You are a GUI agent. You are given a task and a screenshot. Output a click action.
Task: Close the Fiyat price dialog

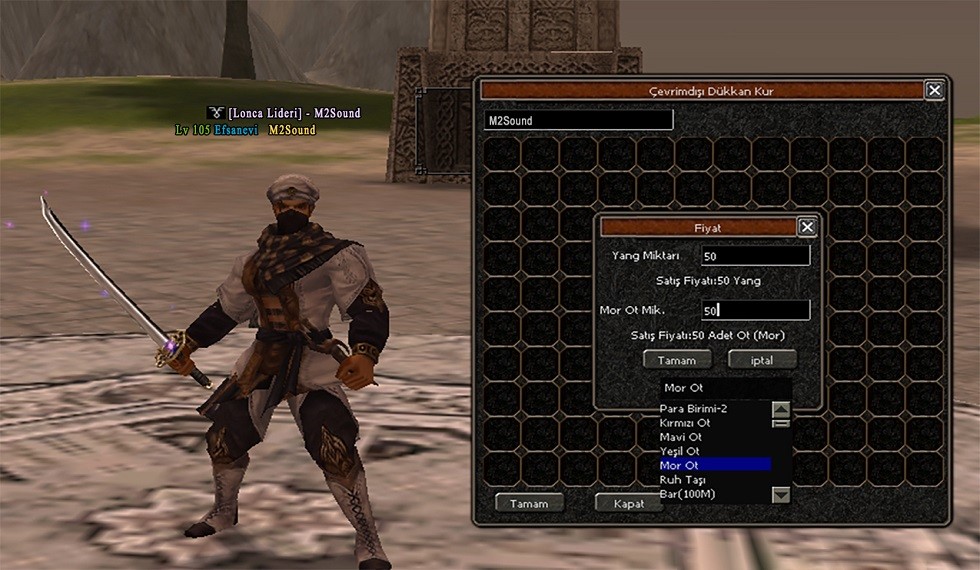[807, 227]
